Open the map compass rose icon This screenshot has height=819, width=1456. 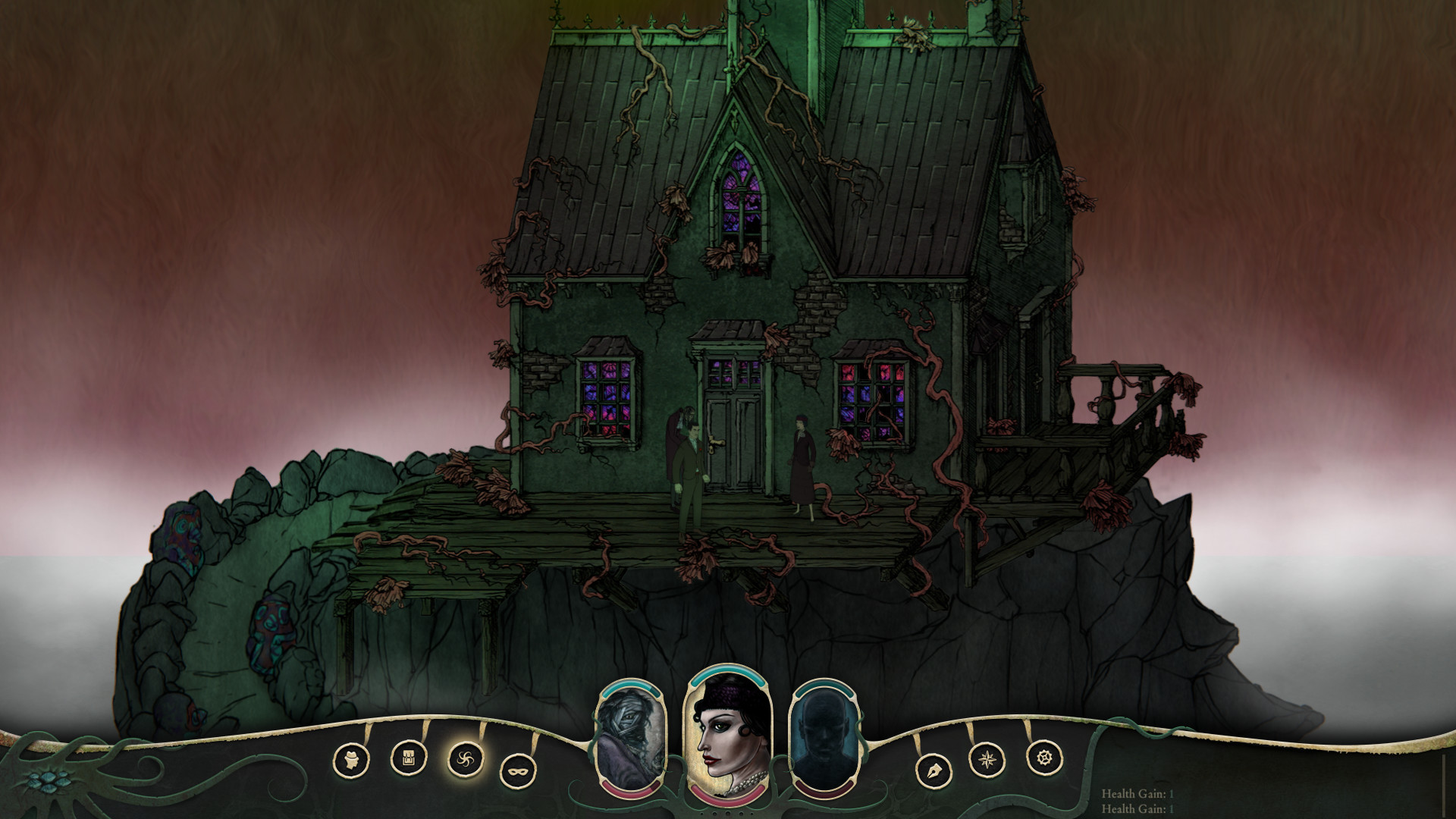[x=986, y=760]
